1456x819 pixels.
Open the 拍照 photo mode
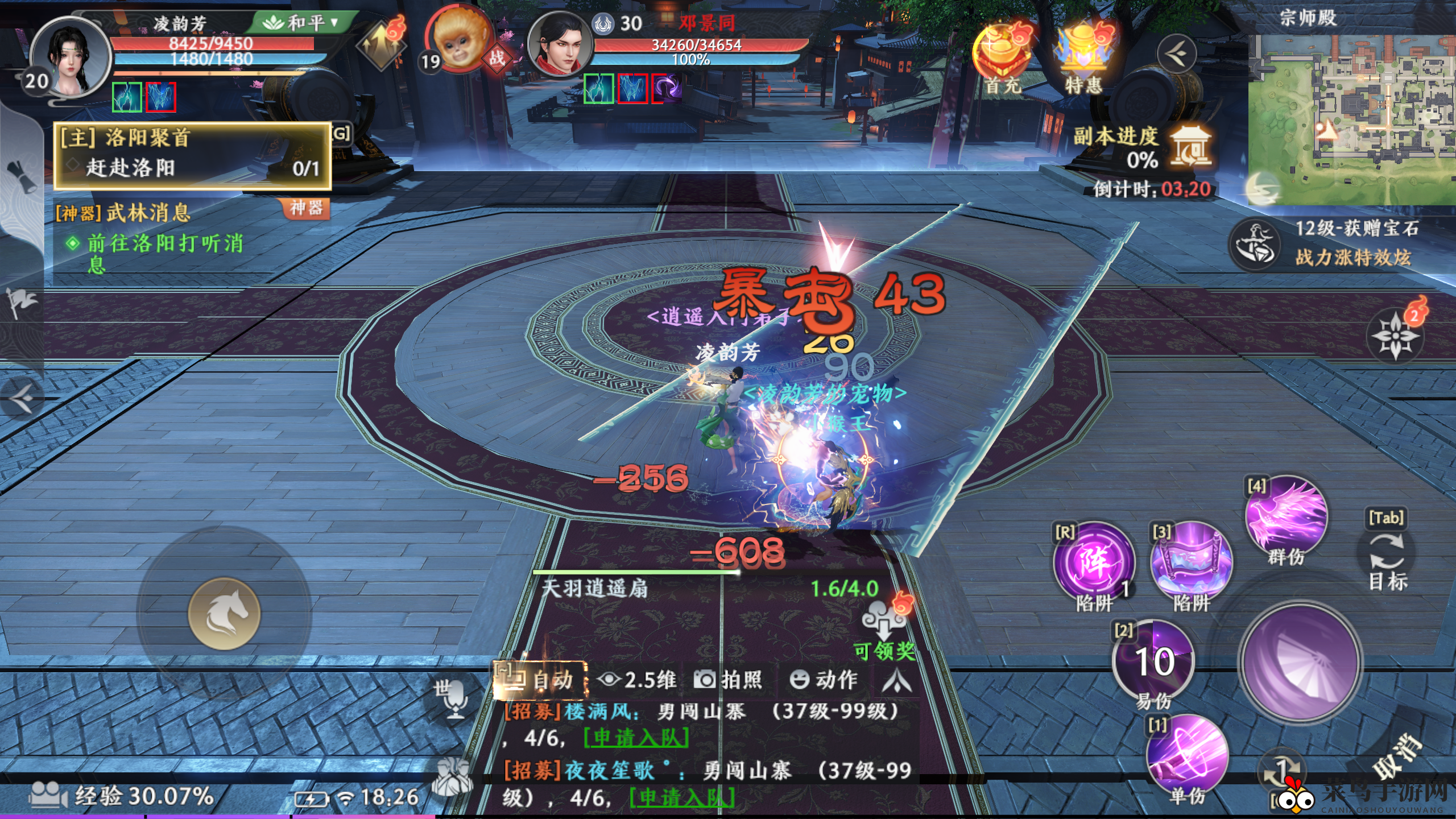click(x=728, y=680)
